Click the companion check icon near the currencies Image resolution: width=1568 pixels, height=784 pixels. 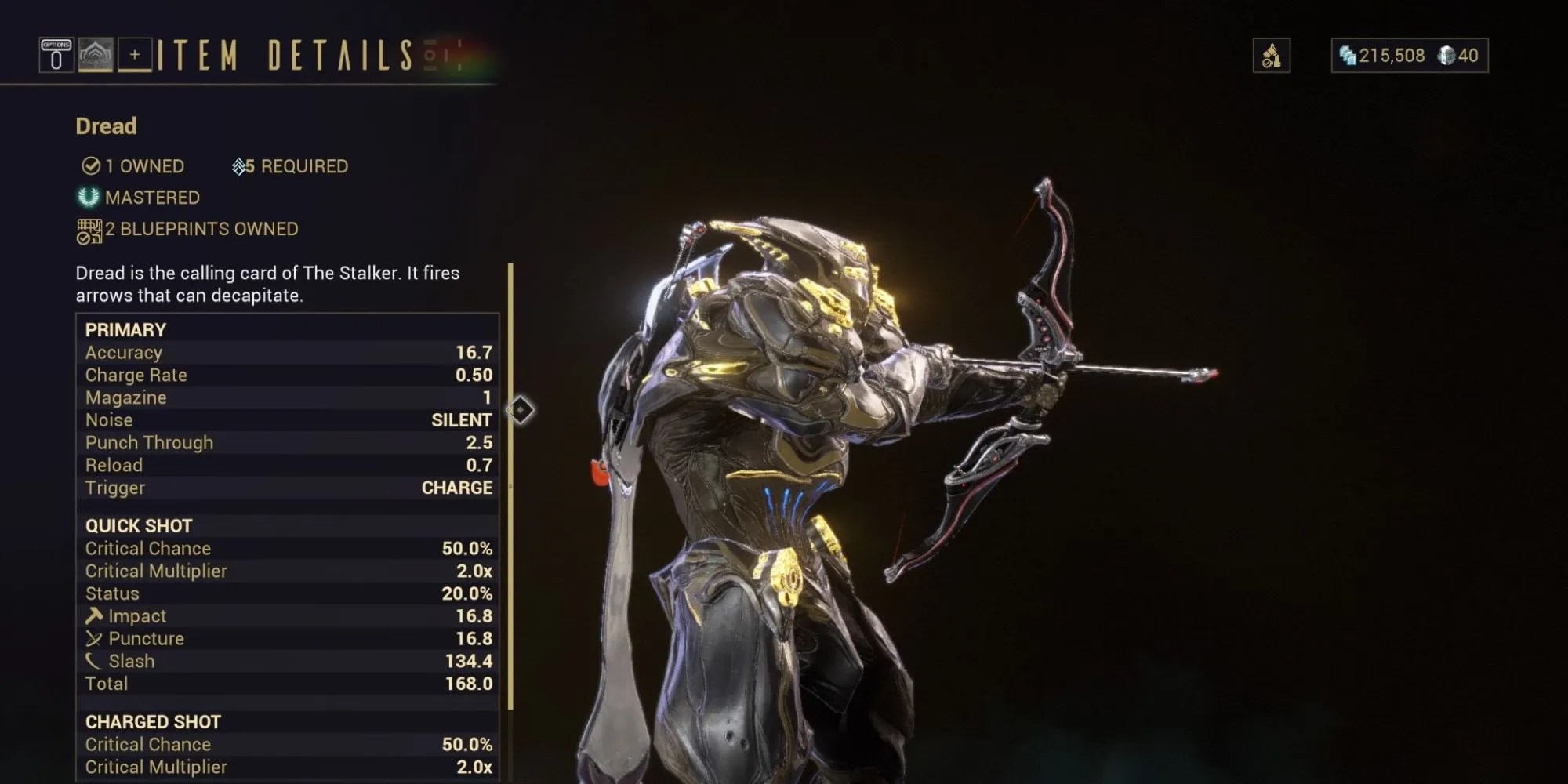click(1272, 55)
